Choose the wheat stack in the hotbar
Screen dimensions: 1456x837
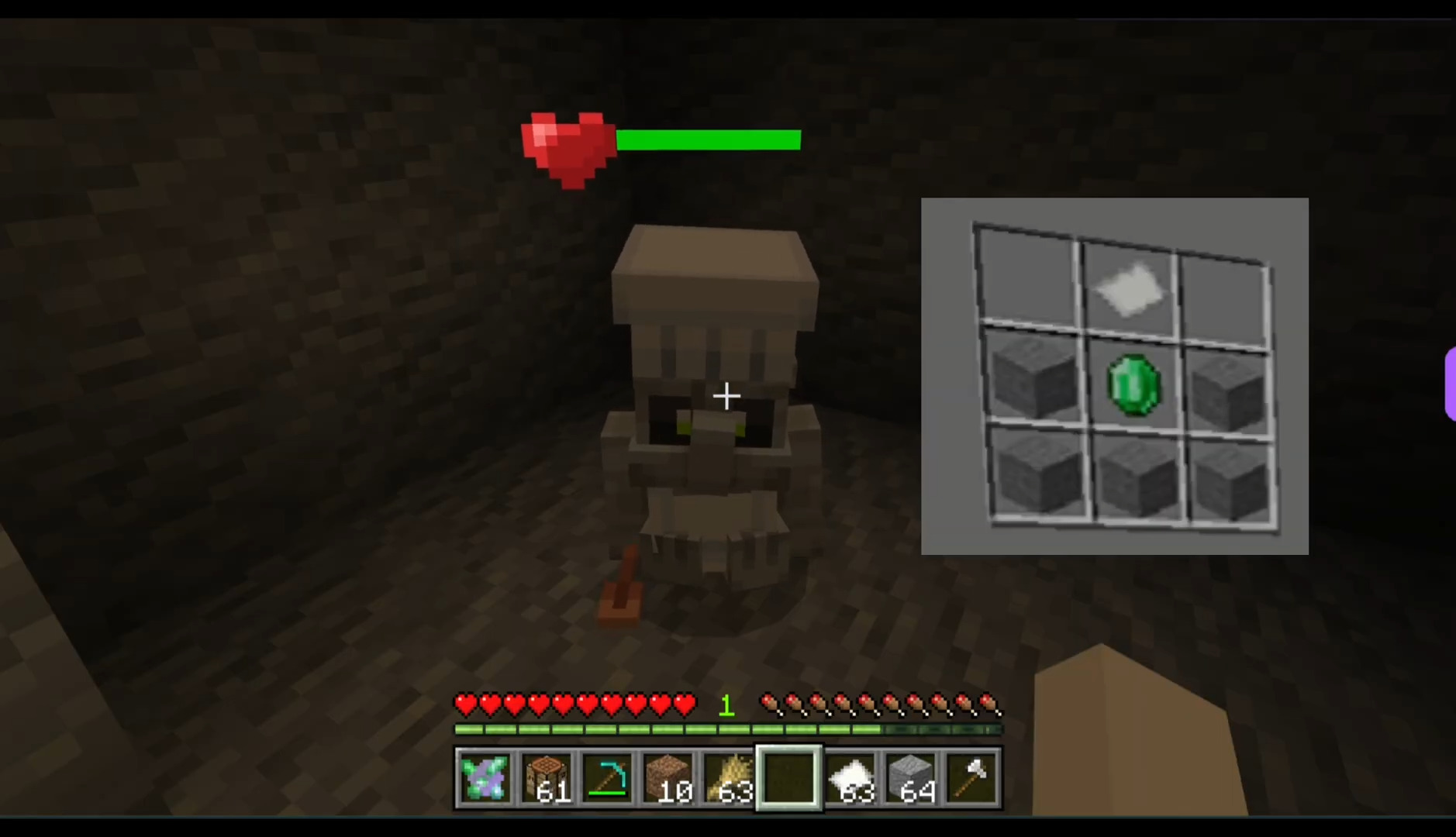point(729,778)
